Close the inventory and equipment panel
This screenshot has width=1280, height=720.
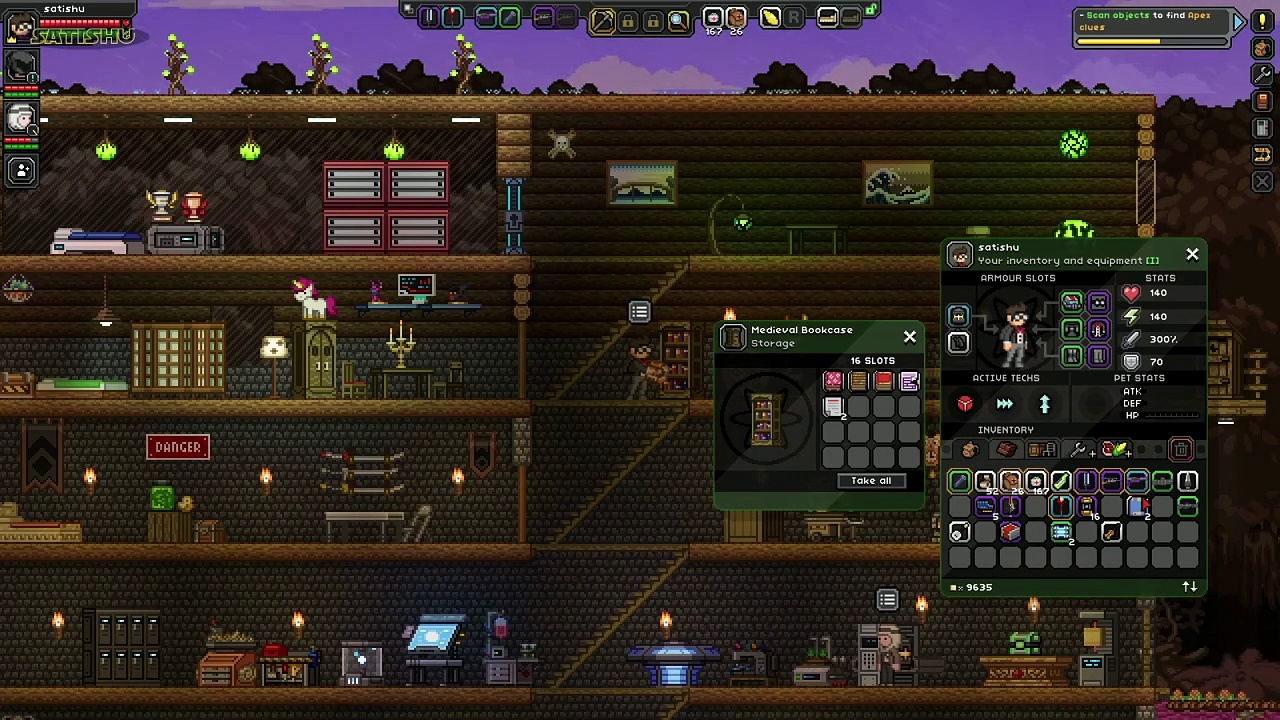[x=1192, y=255]
